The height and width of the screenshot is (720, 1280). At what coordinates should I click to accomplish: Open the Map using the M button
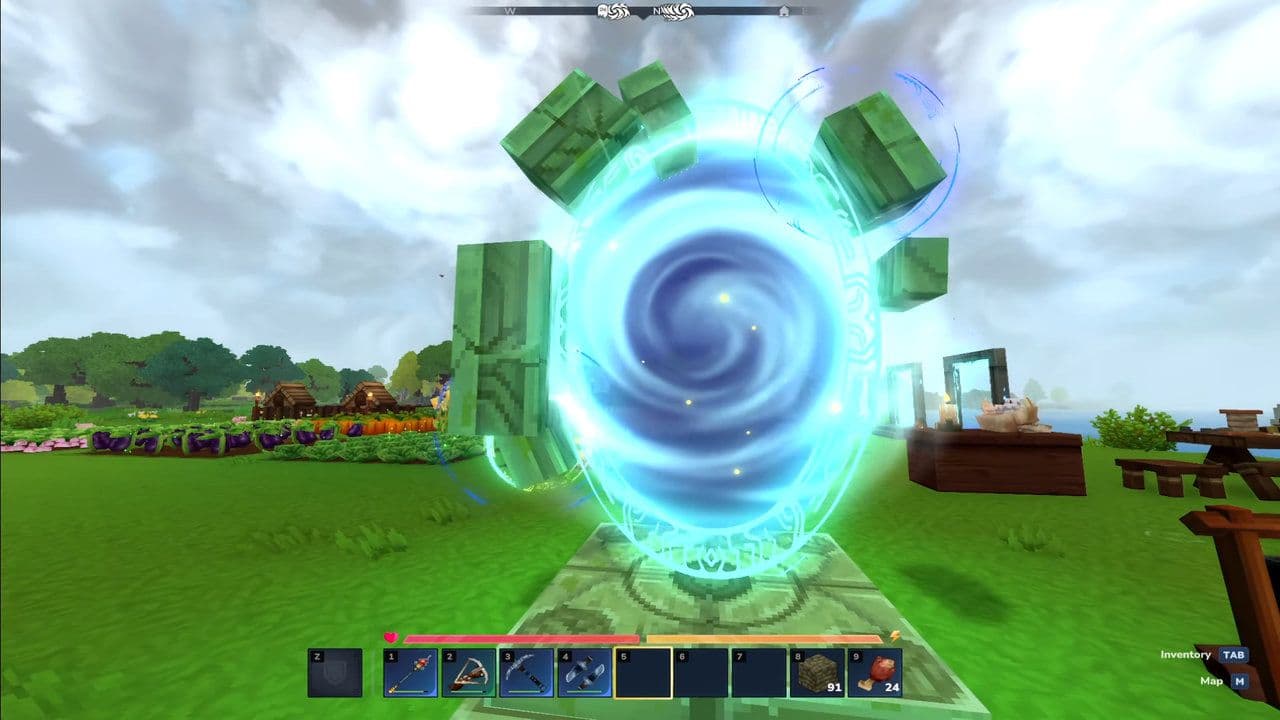coord(1241,682)
